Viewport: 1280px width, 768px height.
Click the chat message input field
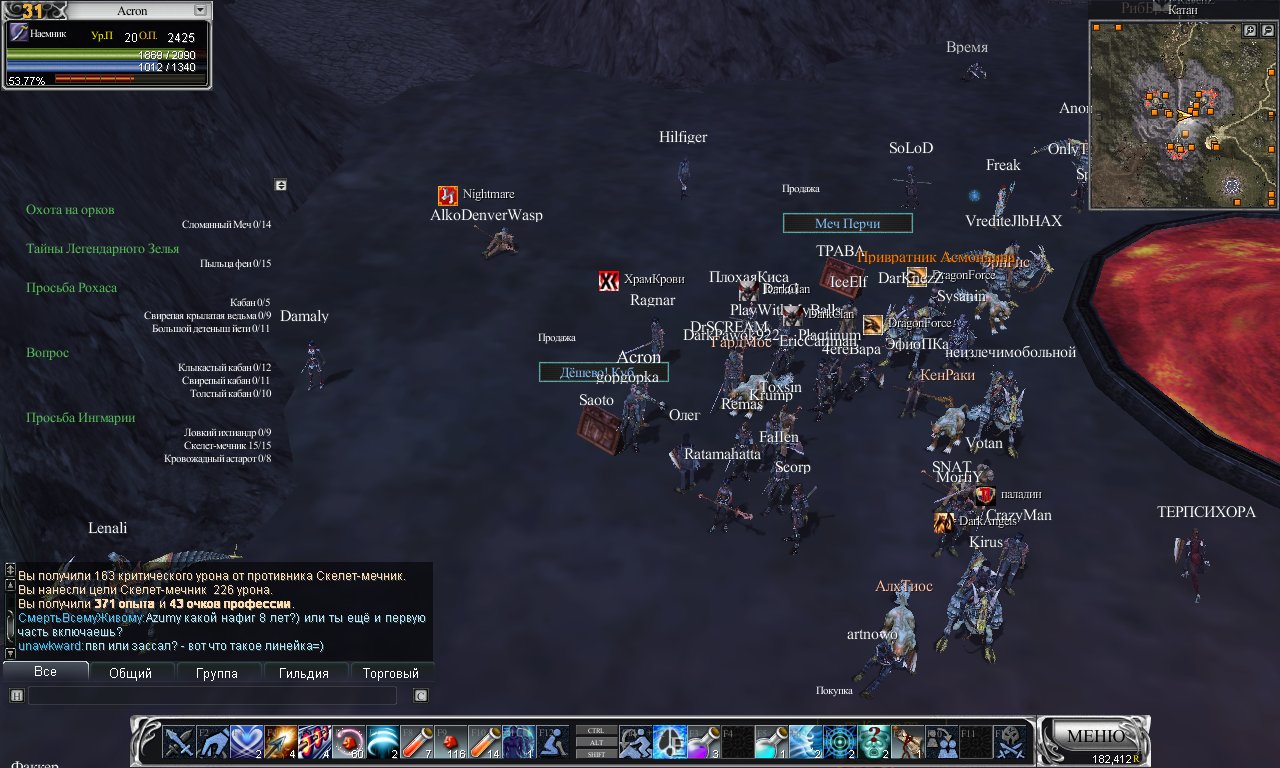(212, 696)
